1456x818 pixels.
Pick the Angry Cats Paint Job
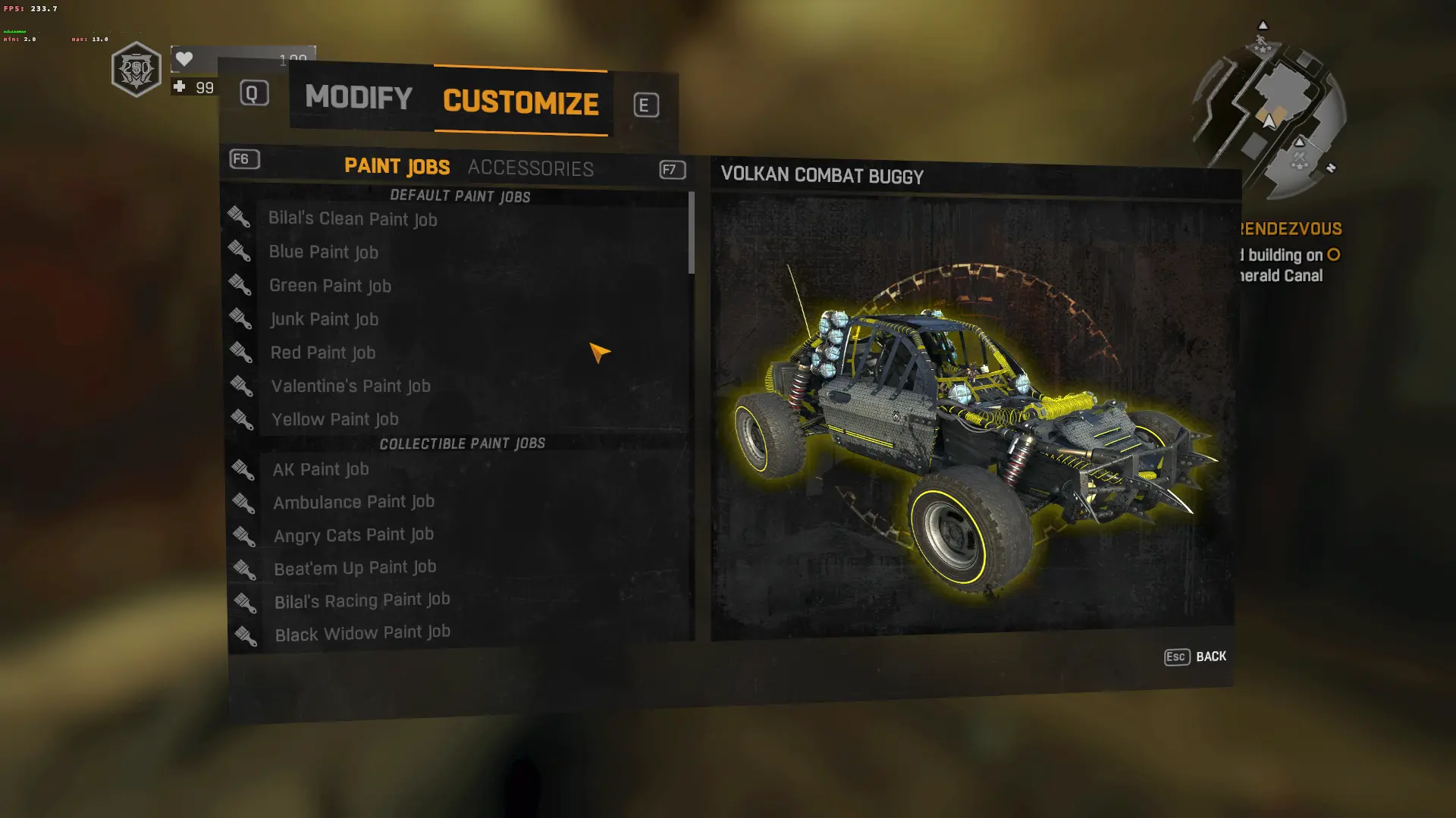click(x=353, y=535)
